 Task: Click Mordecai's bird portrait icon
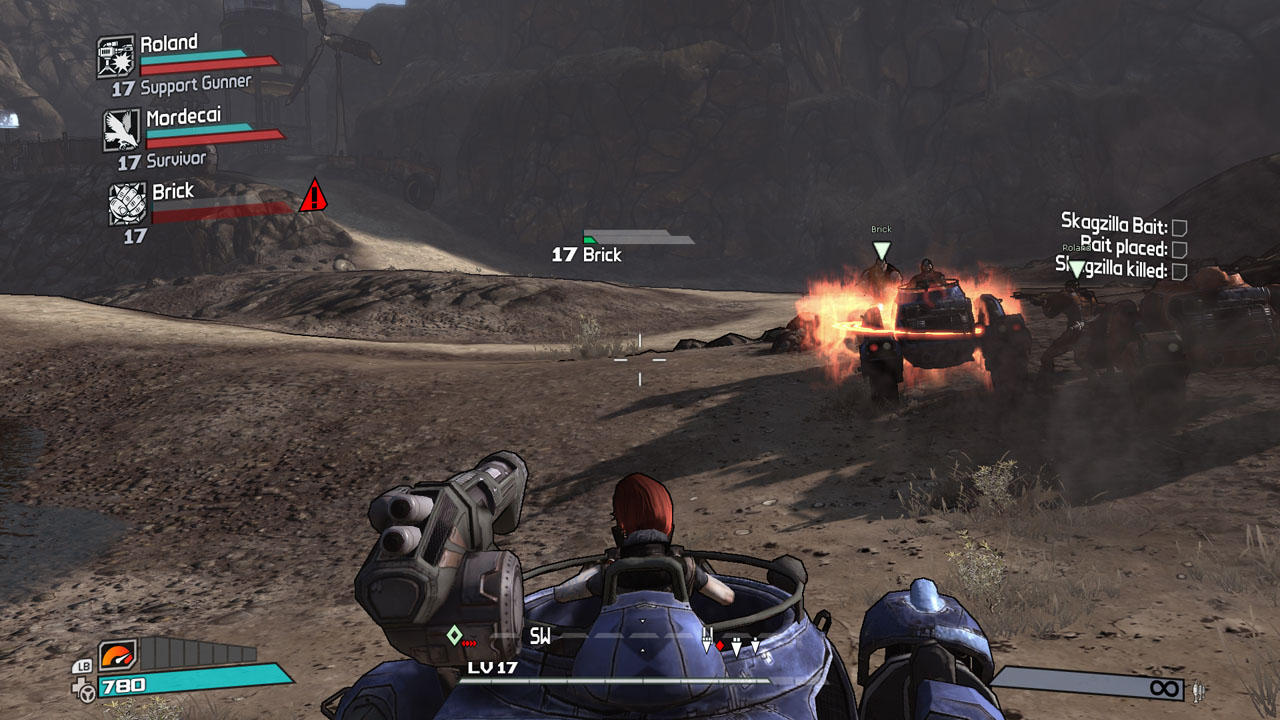click(x=122, y=129)
